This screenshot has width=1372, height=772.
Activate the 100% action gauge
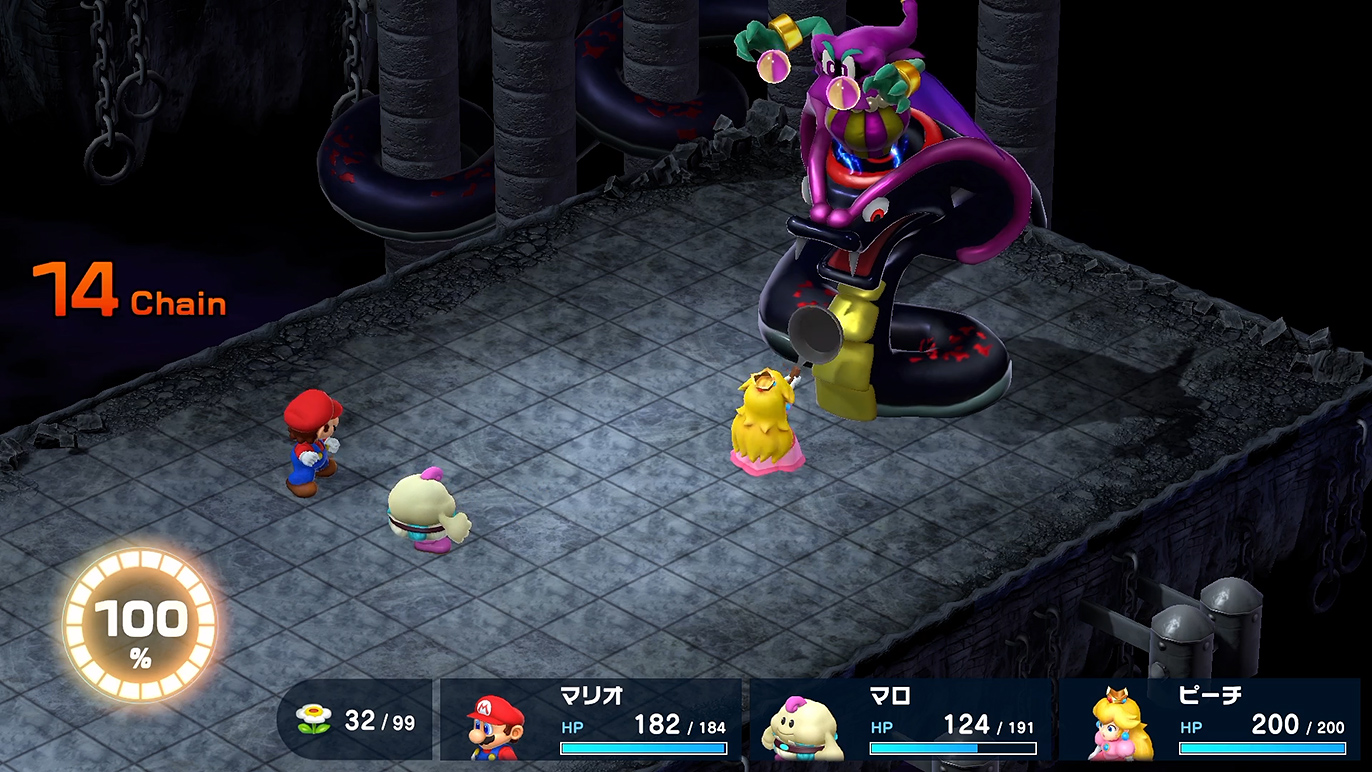139,625
